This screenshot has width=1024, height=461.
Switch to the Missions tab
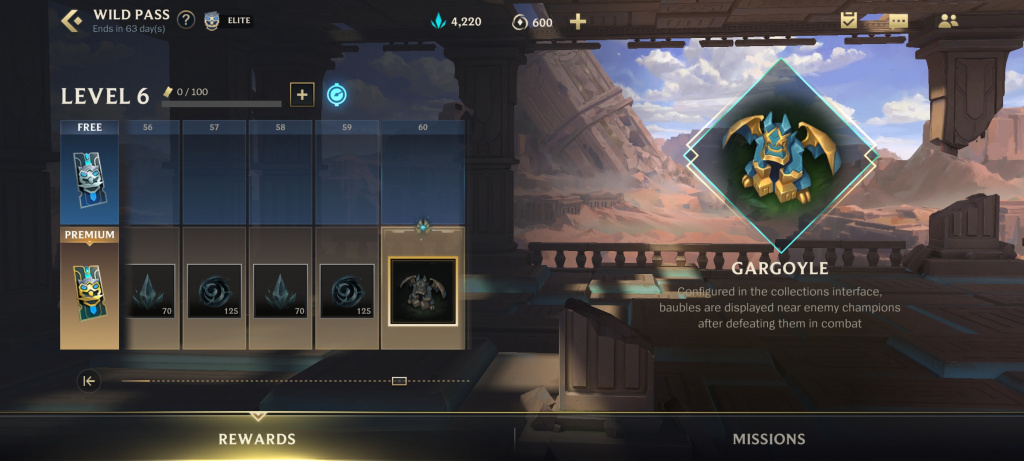tap(768, 439)
